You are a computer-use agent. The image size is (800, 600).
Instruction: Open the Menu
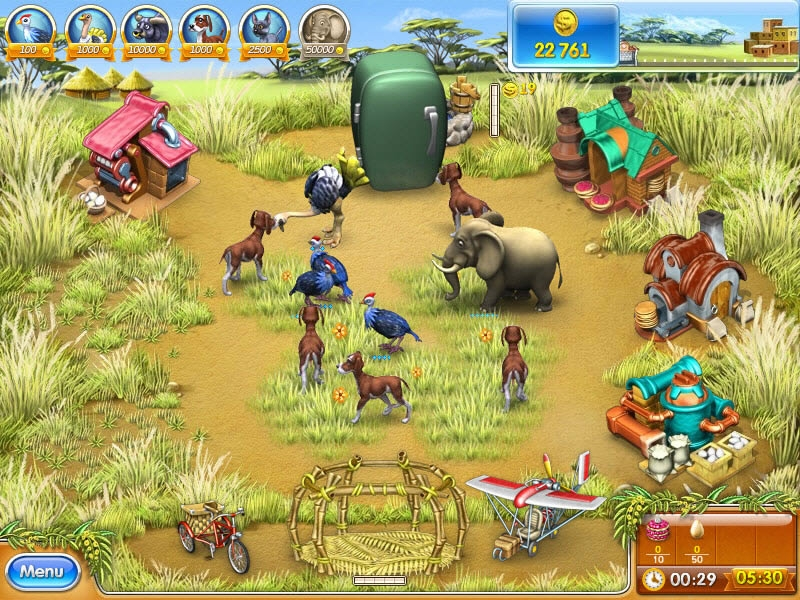click(42, 572)
